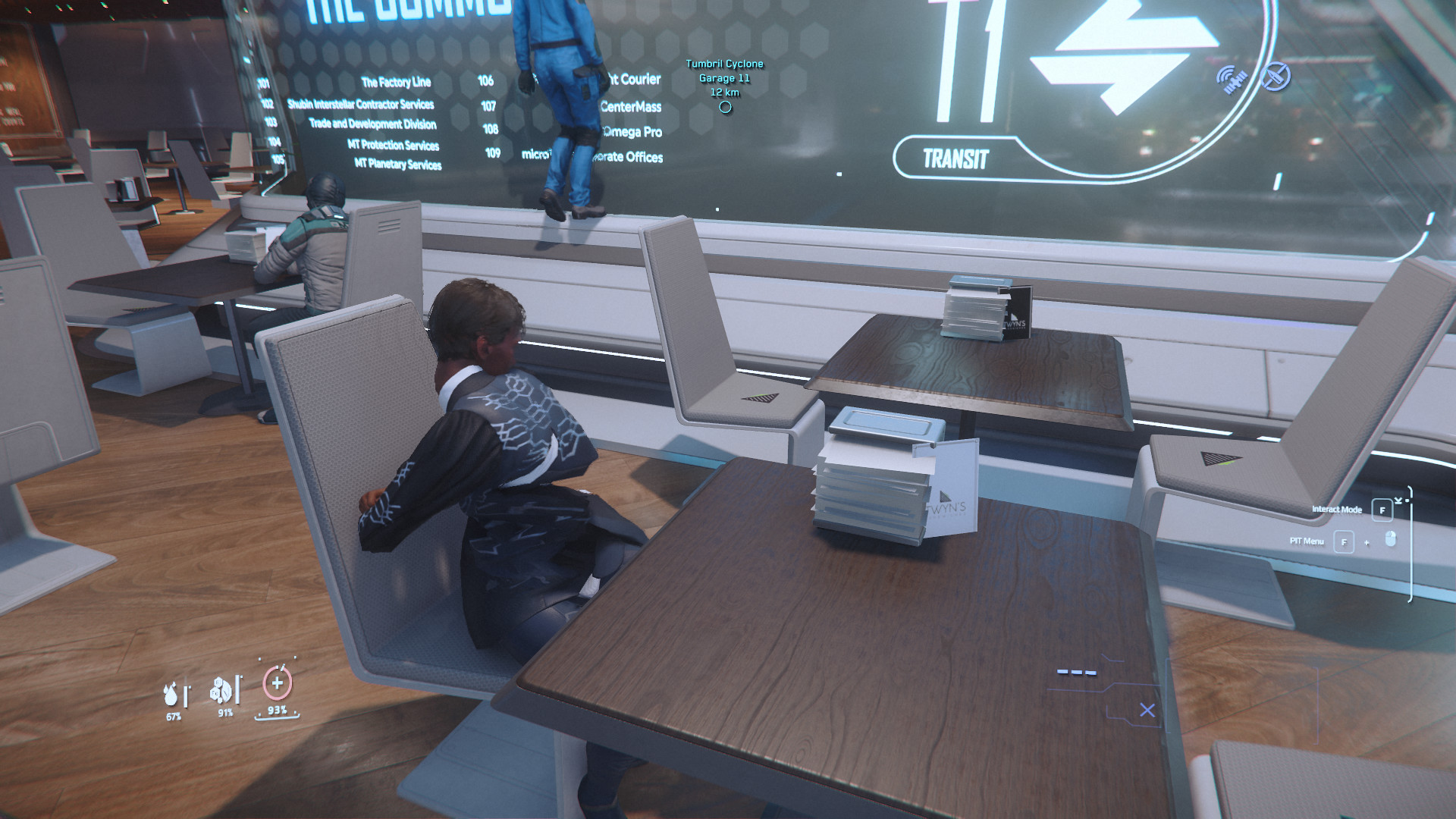This screenshot has width=1456, height=819.
Task: Click the satellite comms signal icon
Action: point(1232,77)
